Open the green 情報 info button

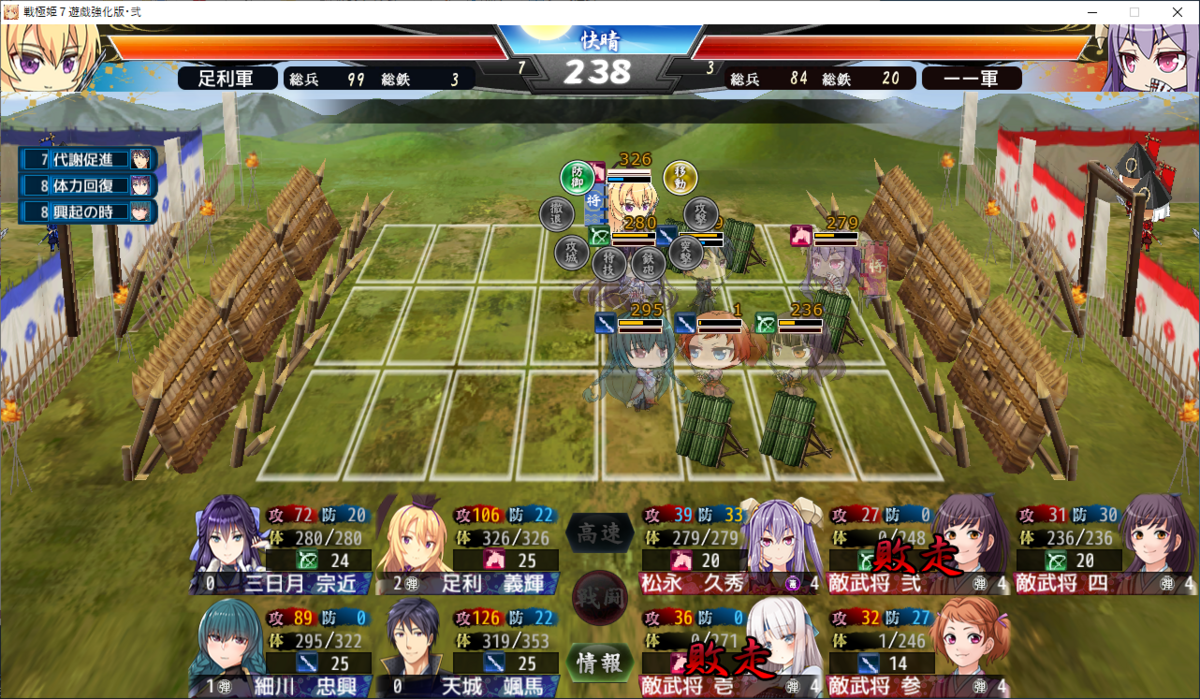(600, 661)
